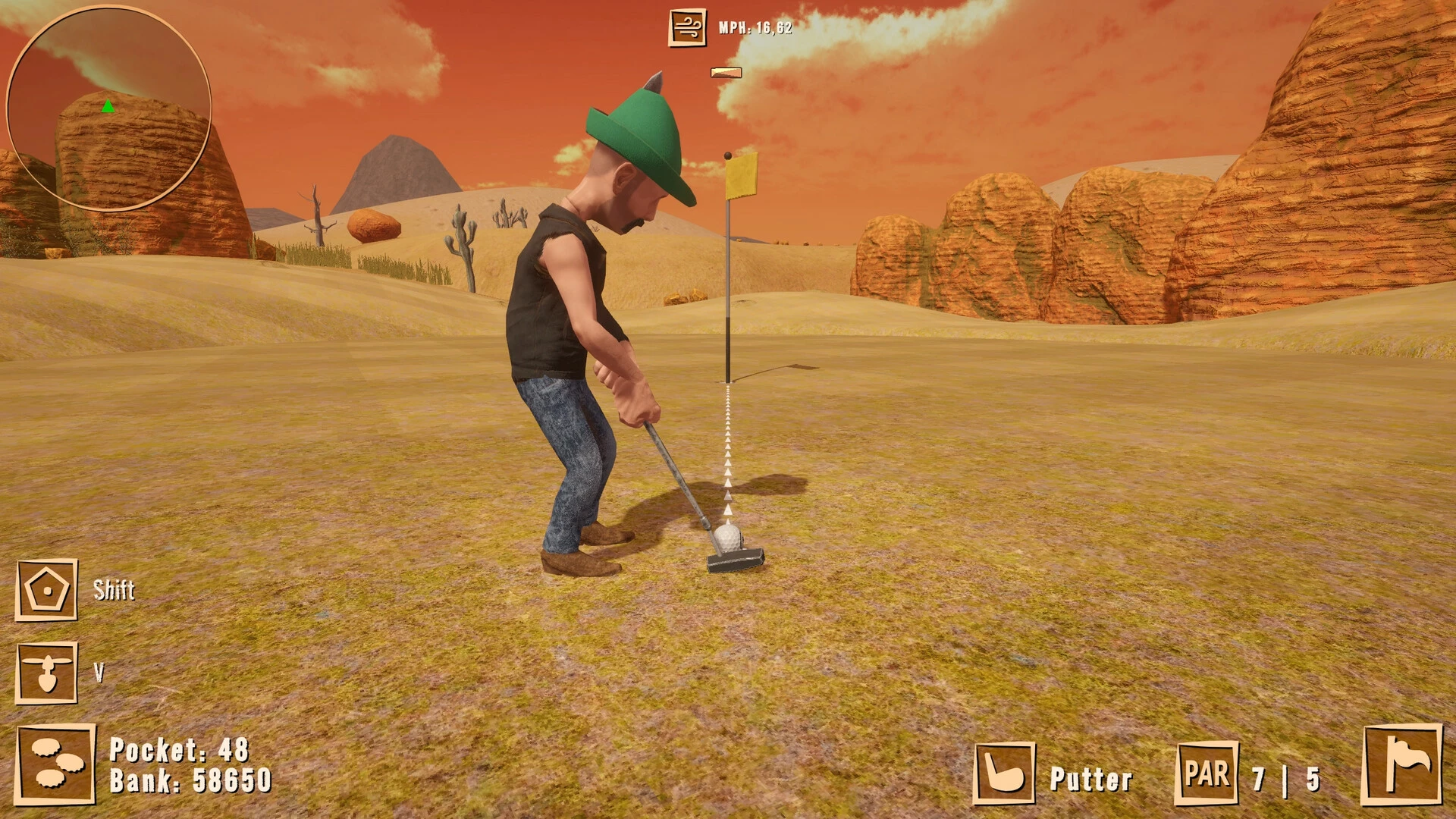Screen dimensions: 1456x819
Task: Choose the Putter club icon
Action: coord(1004,773)
